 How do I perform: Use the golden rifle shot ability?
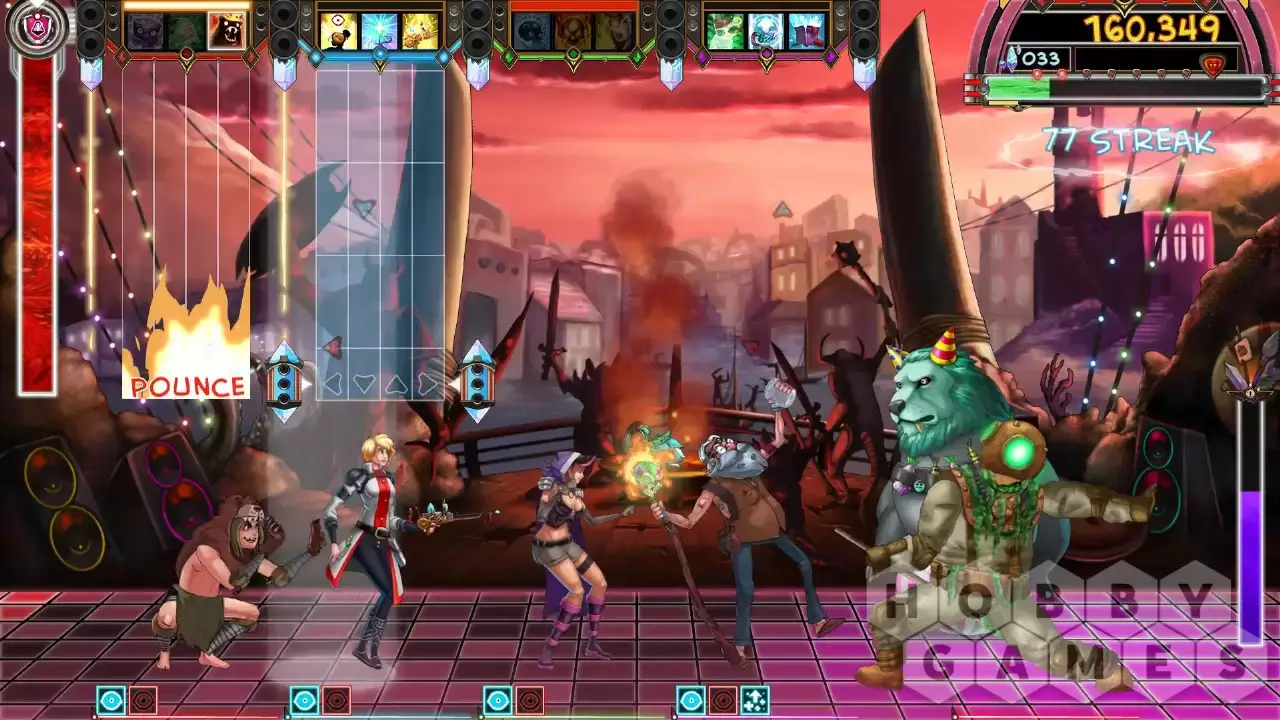pos(419,31)
